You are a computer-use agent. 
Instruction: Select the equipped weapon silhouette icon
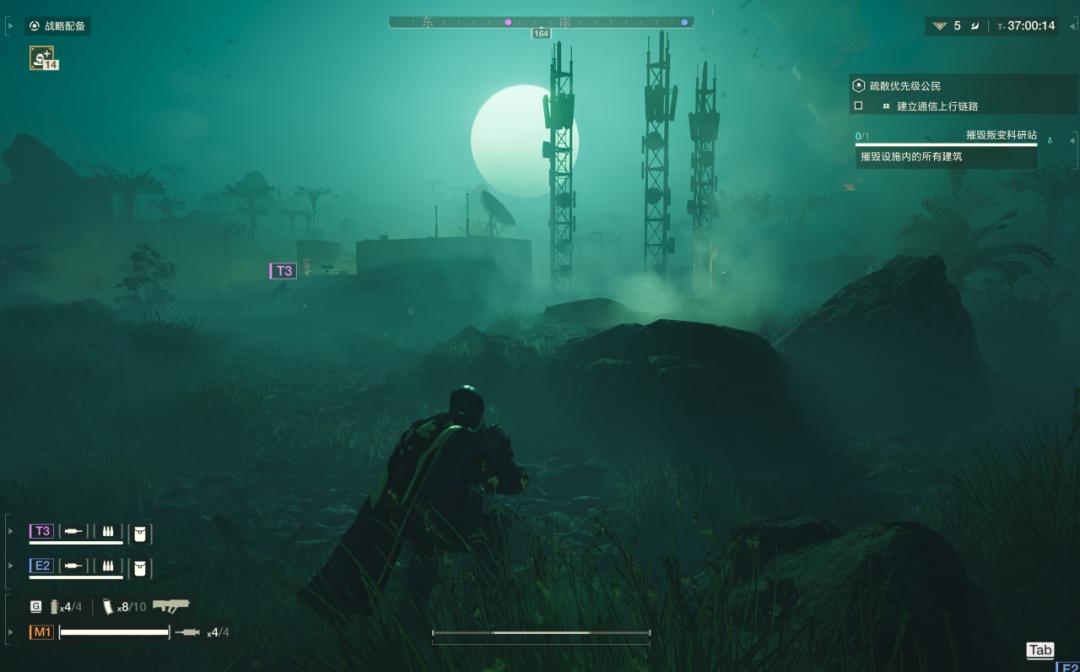171,606
